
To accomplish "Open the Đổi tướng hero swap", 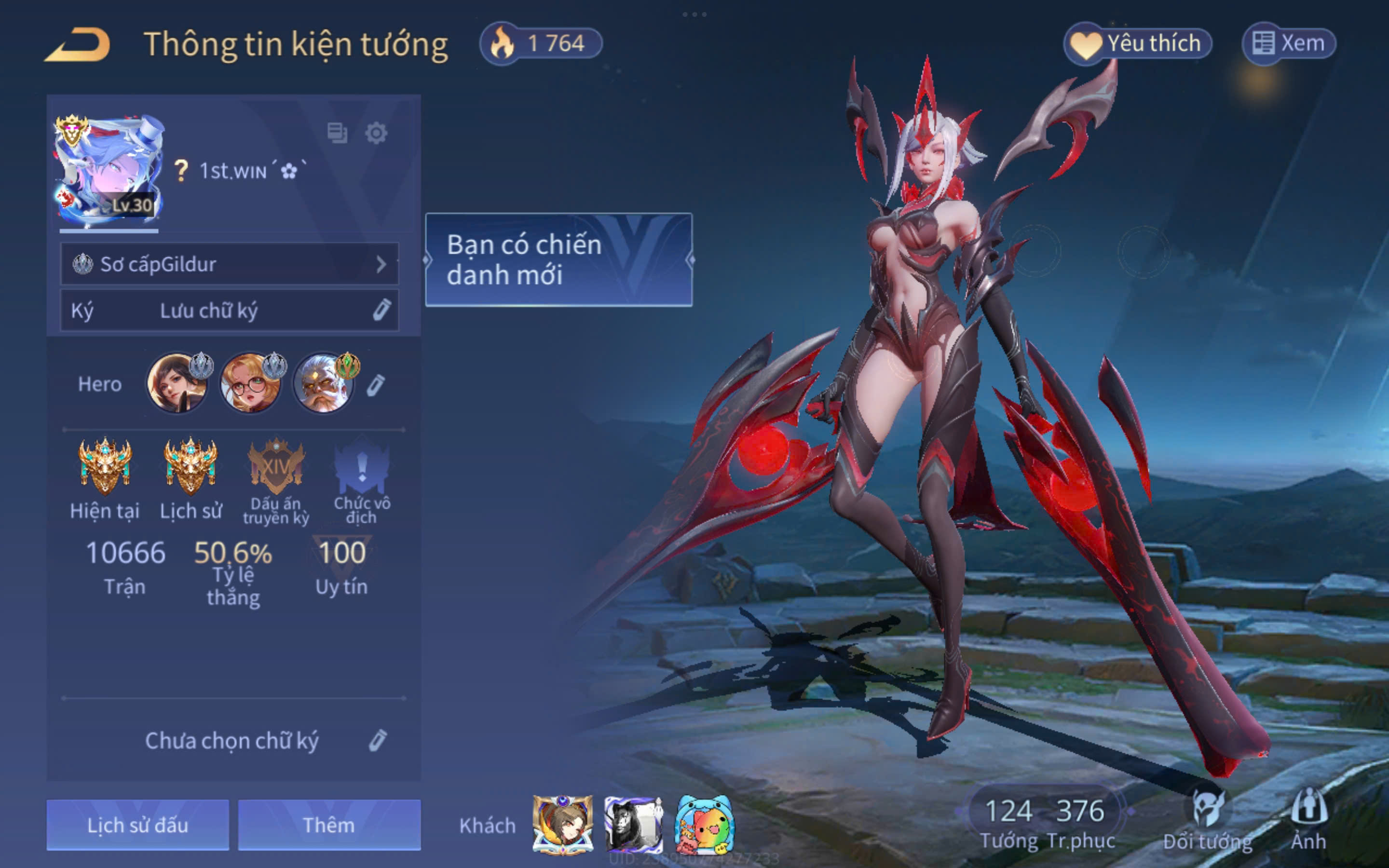I will click(x=1208, y=821).
